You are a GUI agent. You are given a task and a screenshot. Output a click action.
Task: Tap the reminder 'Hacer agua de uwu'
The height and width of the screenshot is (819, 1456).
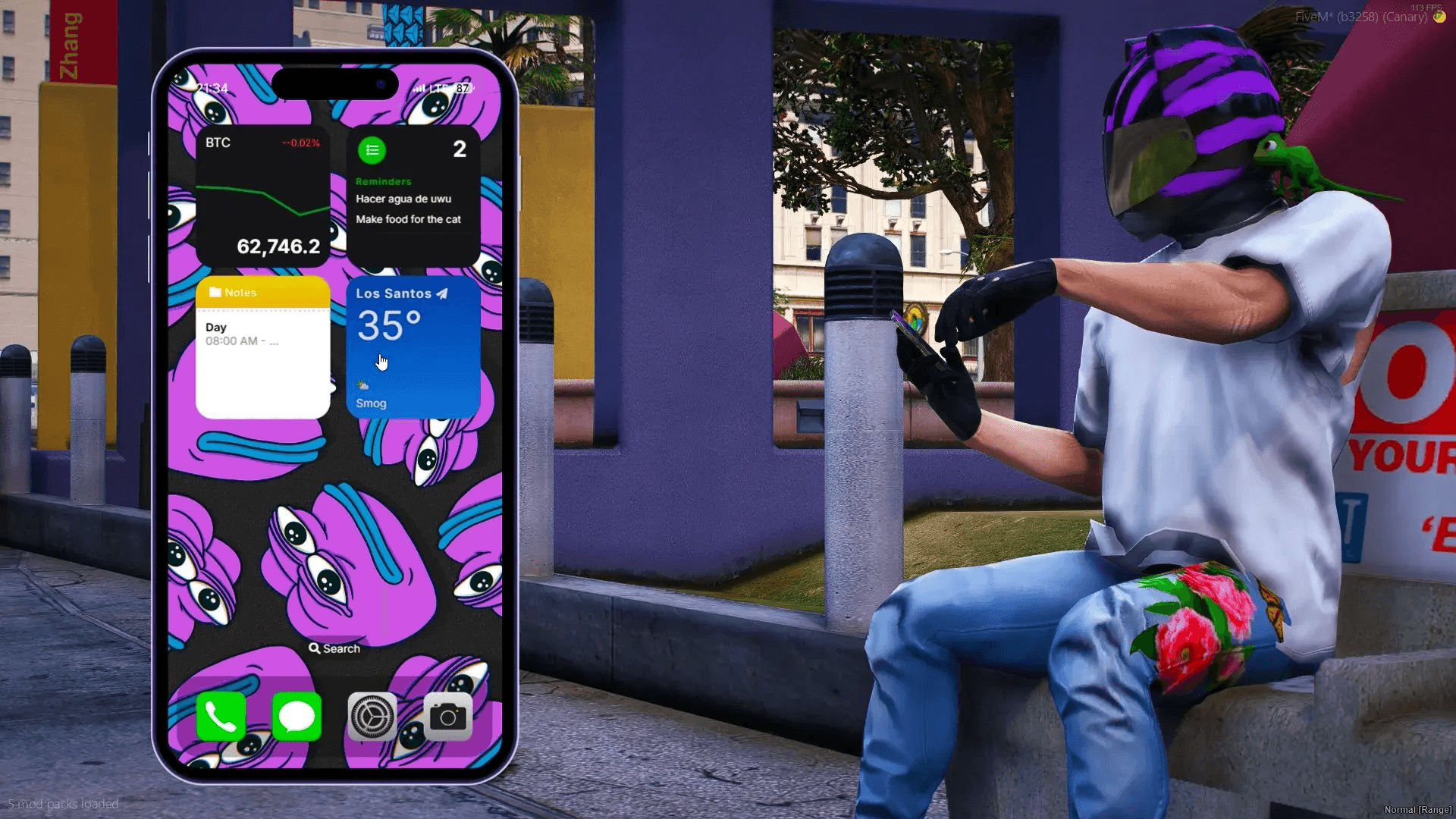point(403,199)
